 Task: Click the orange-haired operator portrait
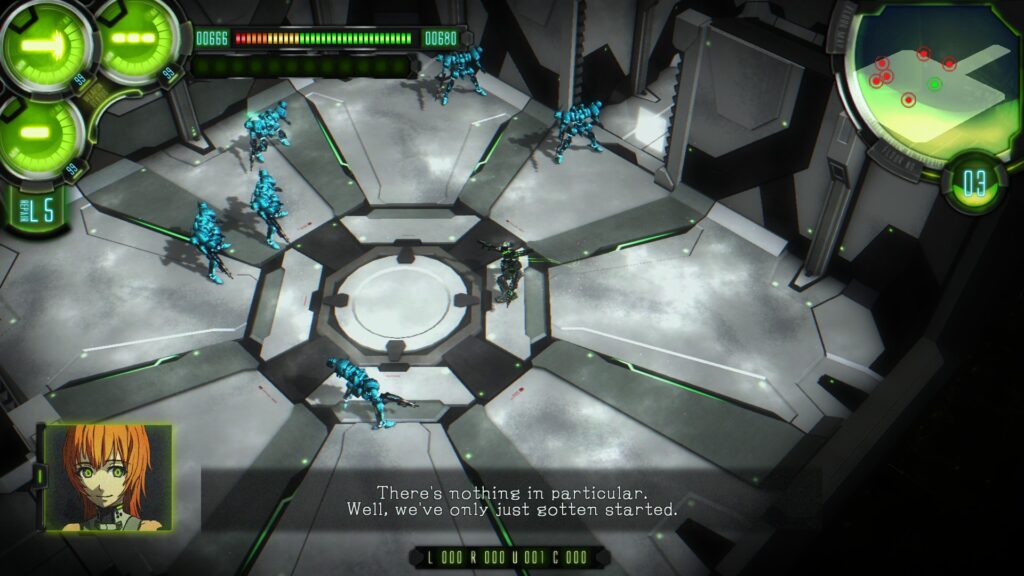click(x=107, y=476)
